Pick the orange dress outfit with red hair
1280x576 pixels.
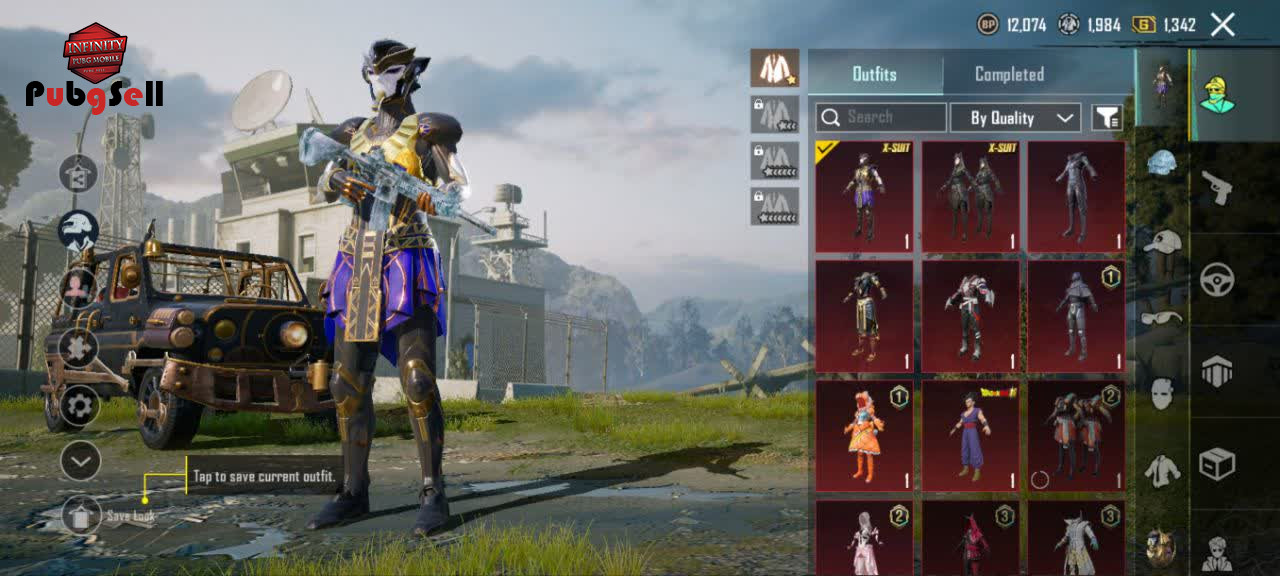pos(864,436)
